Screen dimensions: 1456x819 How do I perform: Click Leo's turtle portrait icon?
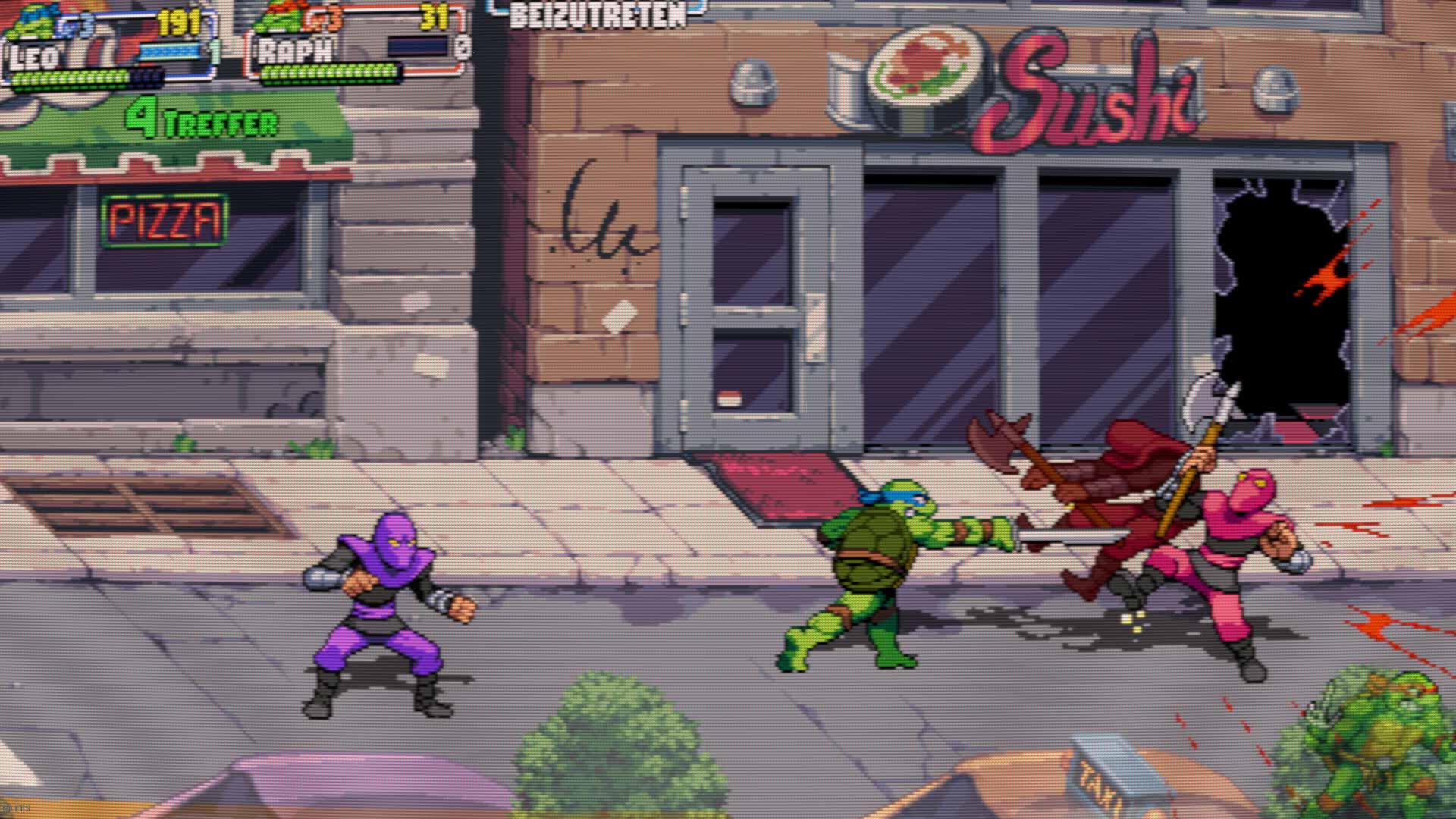coord(32,23)
